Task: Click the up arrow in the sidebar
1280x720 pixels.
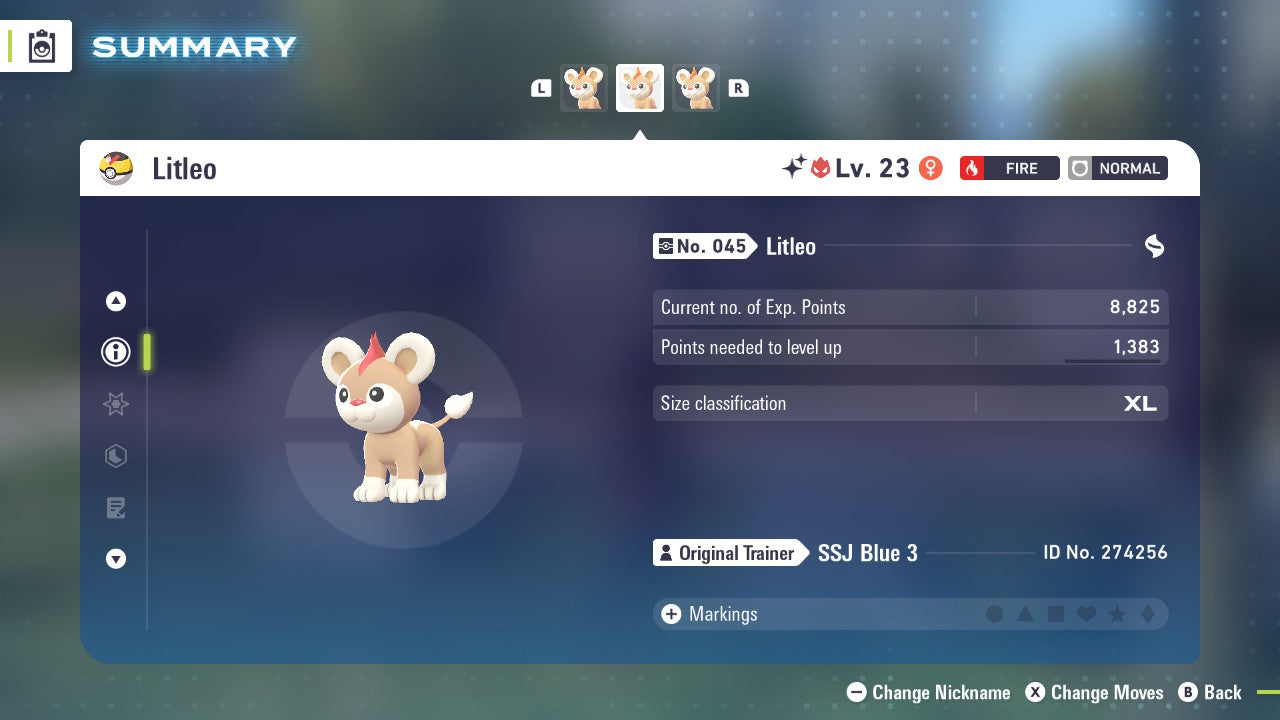Action: pos(116,301)
